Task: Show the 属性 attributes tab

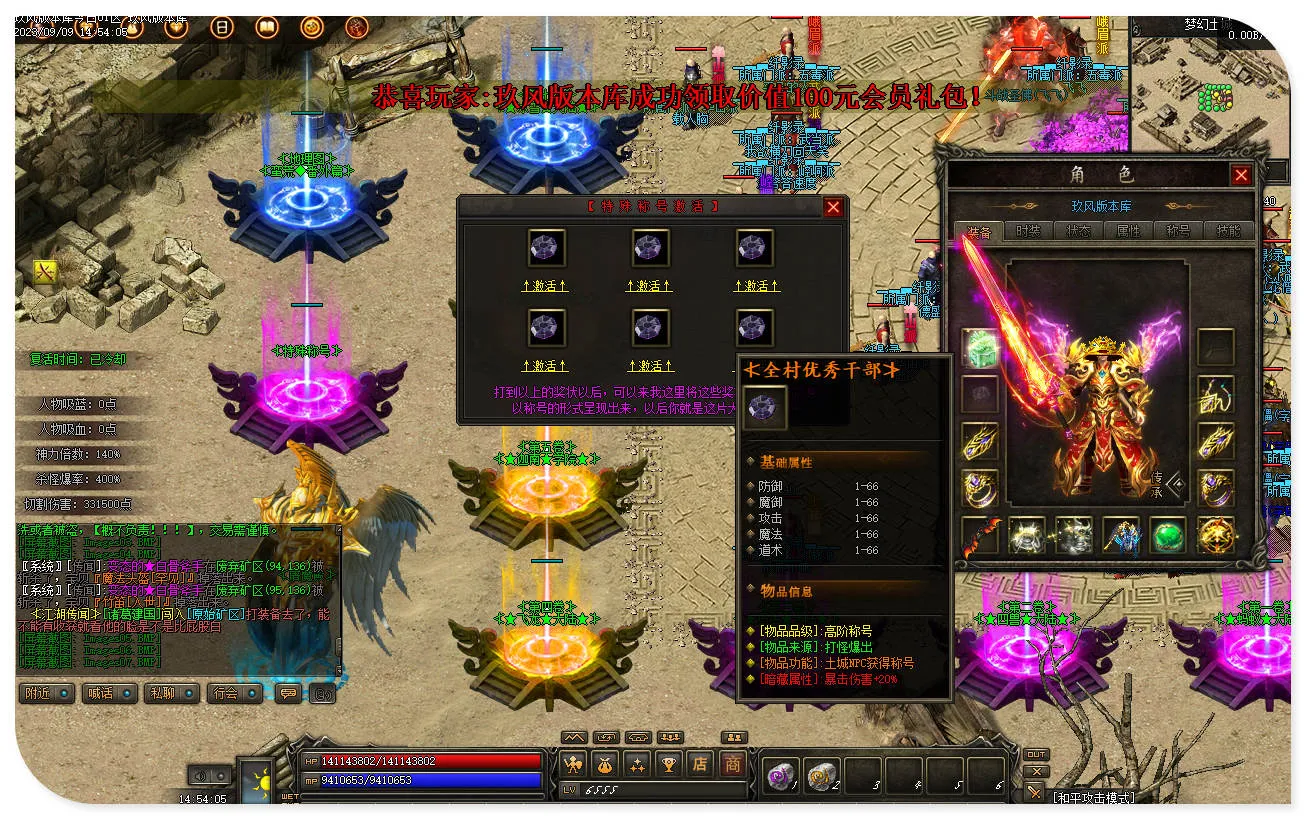Action: (1128, 230)
